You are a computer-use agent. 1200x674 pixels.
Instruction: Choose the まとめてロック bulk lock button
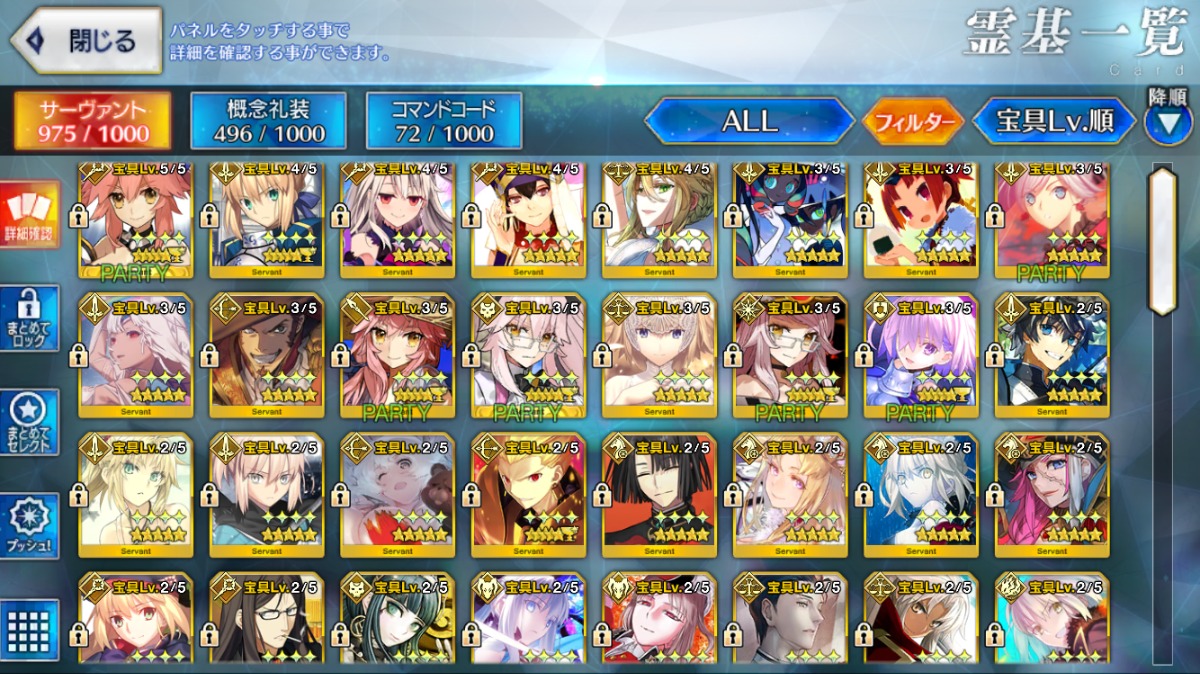pyautogui.click(x=31, y=318)
